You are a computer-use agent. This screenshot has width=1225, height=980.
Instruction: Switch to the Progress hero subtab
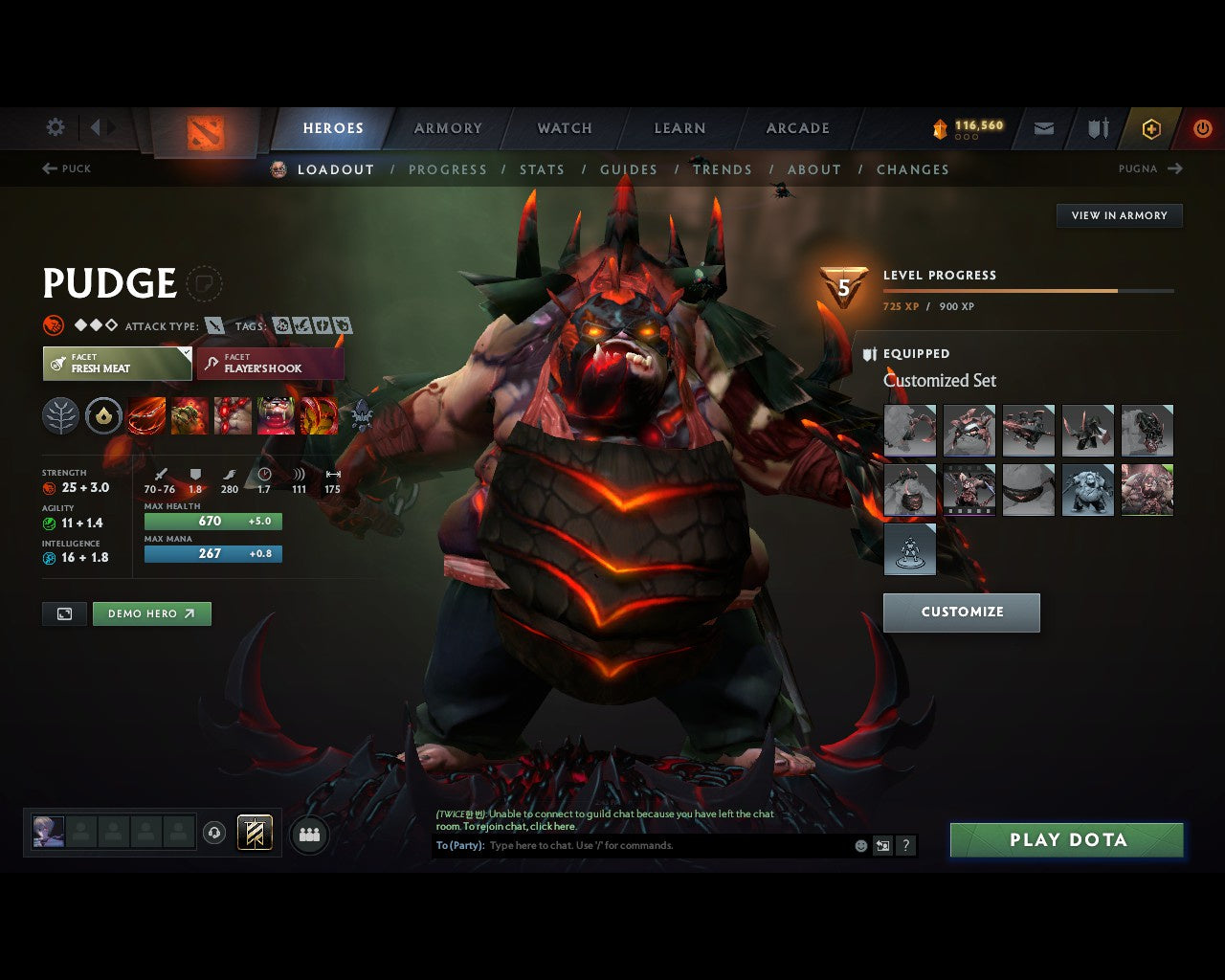point(447,169)
